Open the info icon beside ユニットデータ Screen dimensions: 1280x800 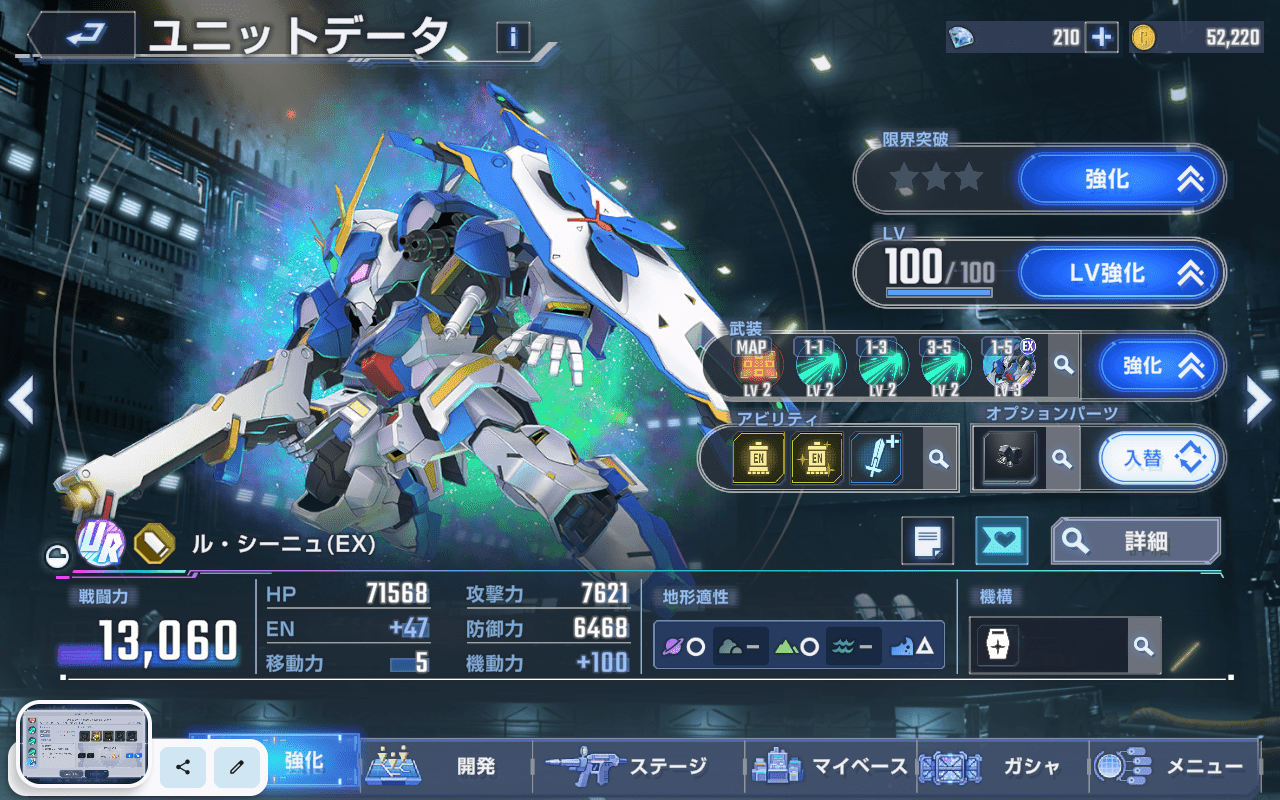coord(513,38)
